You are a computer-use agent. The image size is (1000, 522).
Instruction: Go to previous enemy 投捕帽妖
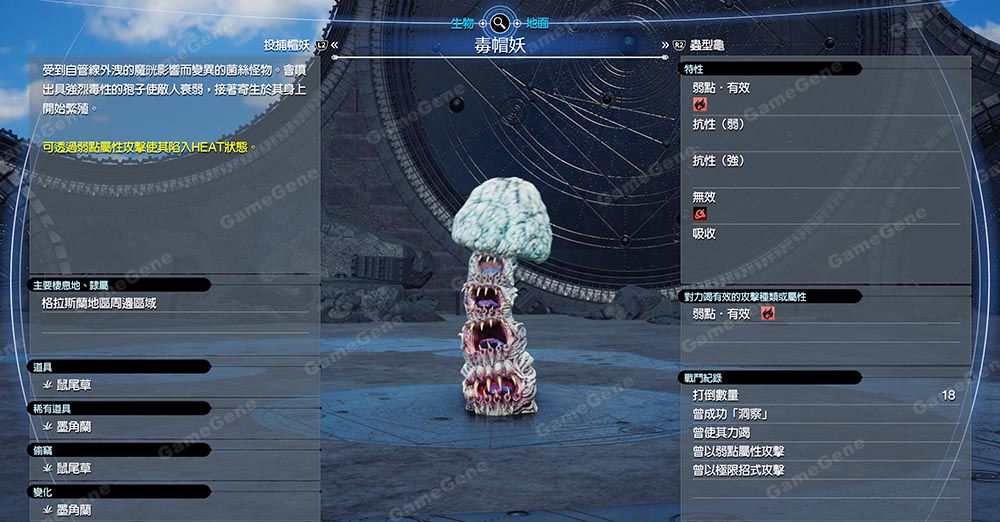[287, 45]
